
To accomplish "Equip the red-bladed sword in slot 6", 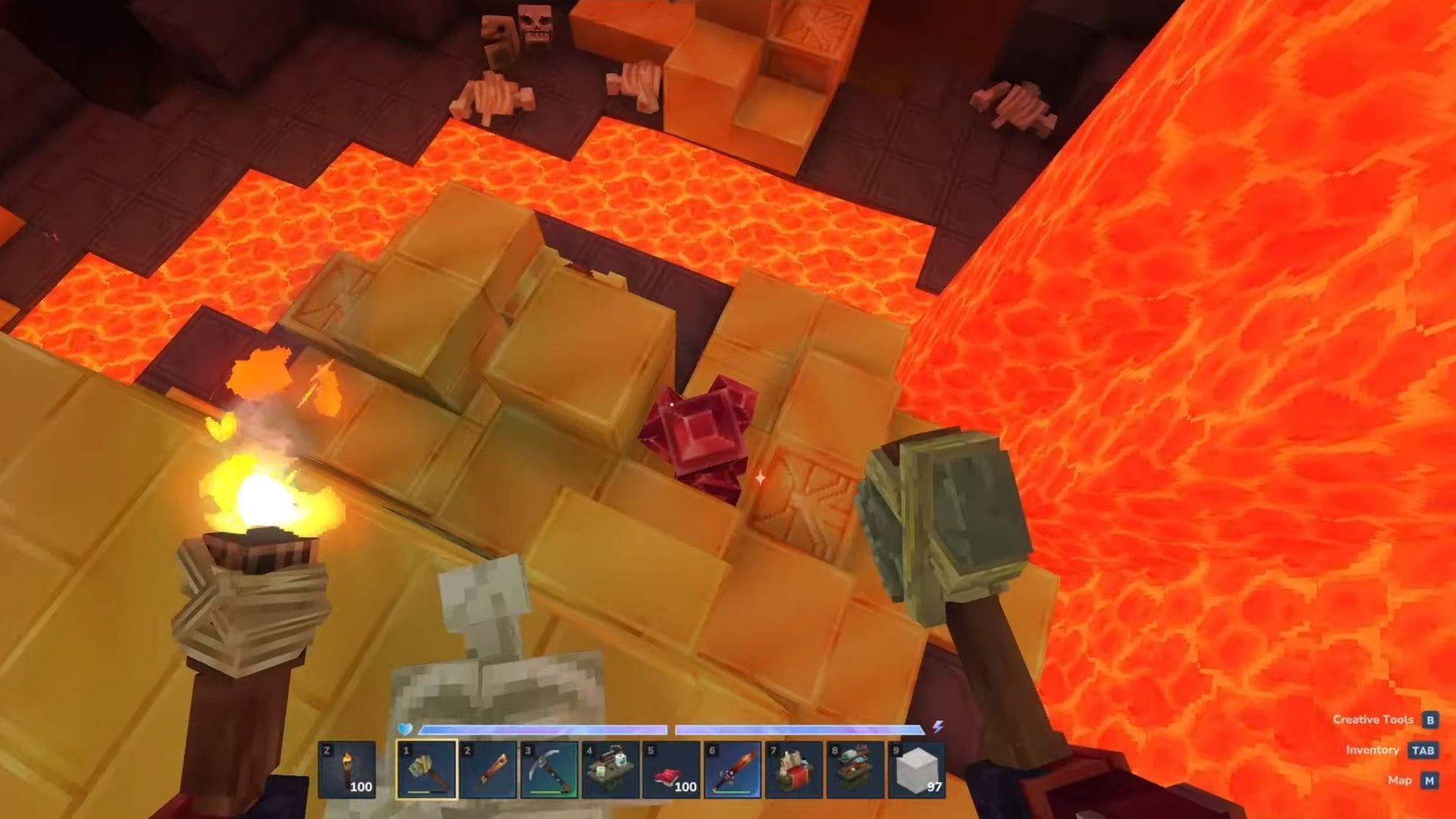I will pos(733,770).
